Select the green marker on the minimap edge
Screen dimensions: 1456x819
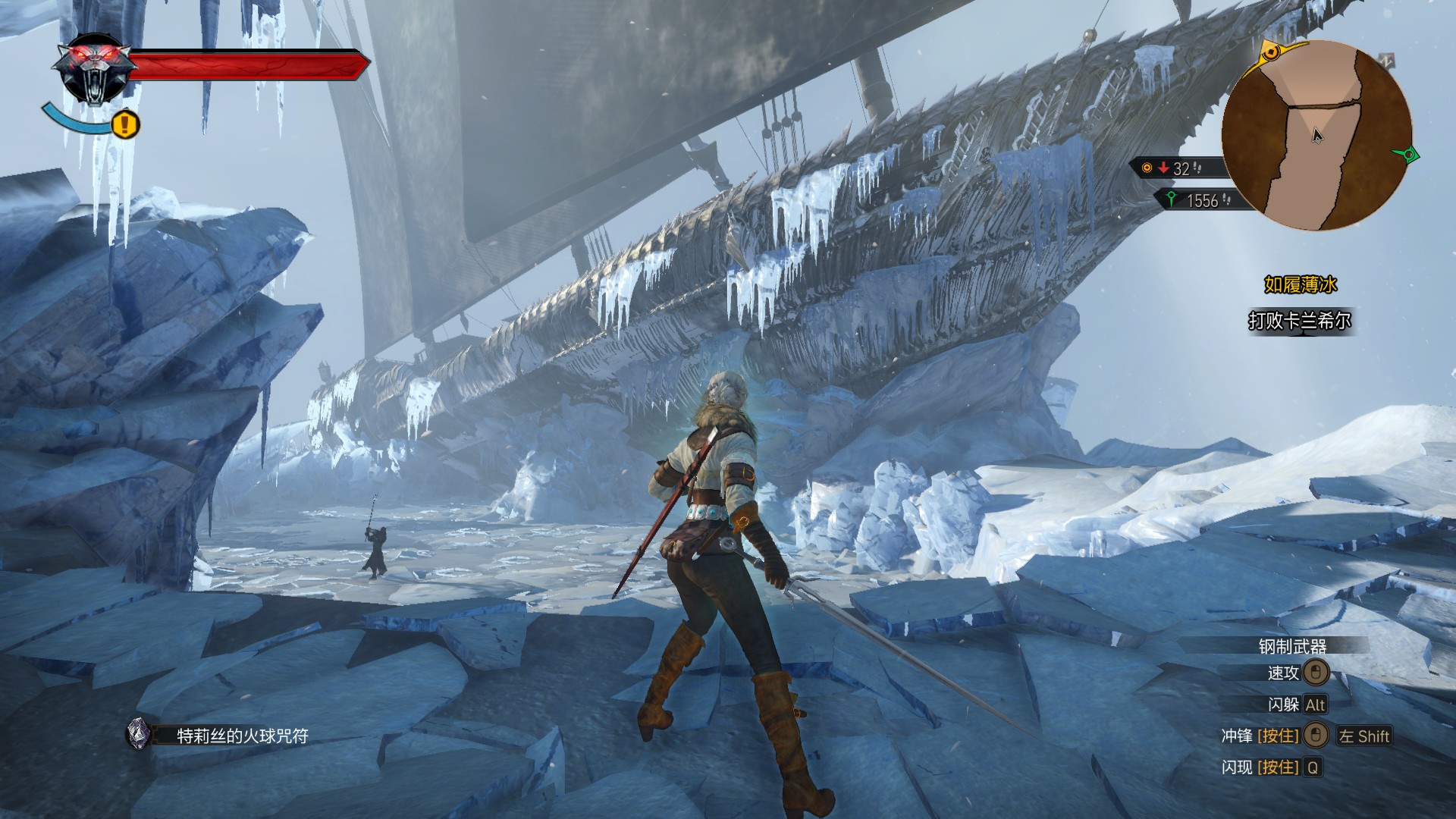point(1409,155)
